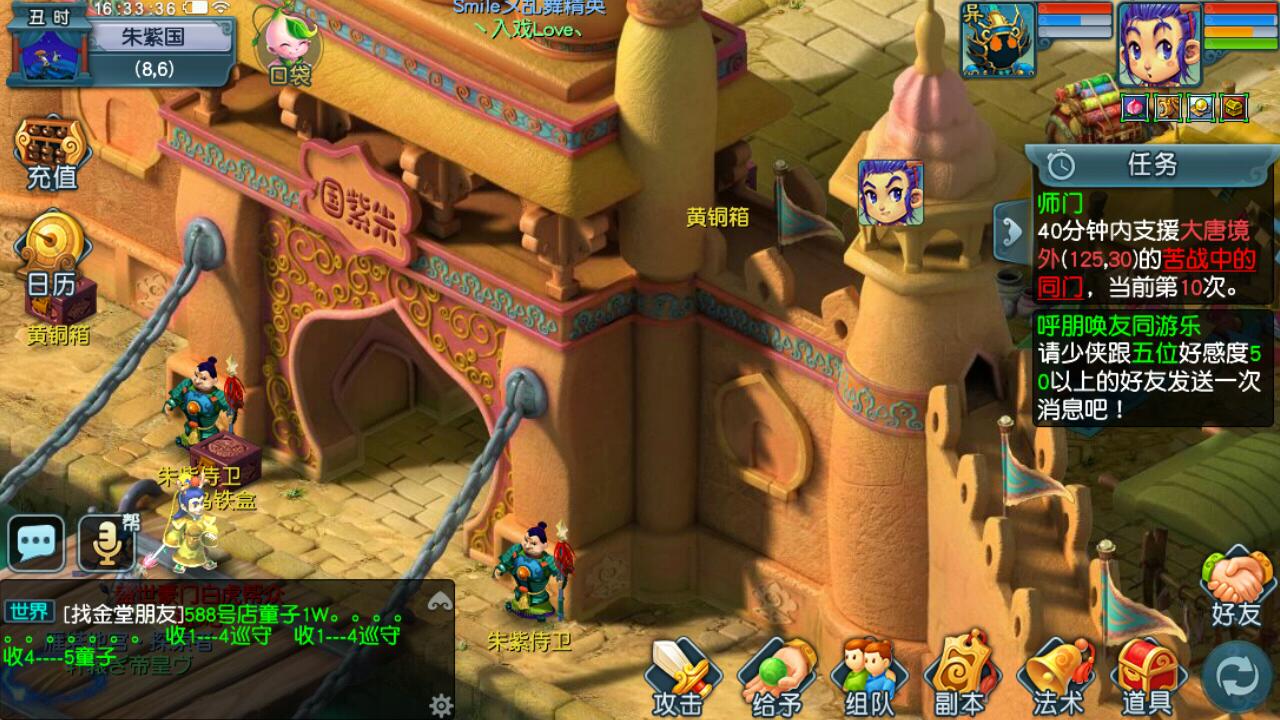Open the pet portrait panel

pos(998,40)
